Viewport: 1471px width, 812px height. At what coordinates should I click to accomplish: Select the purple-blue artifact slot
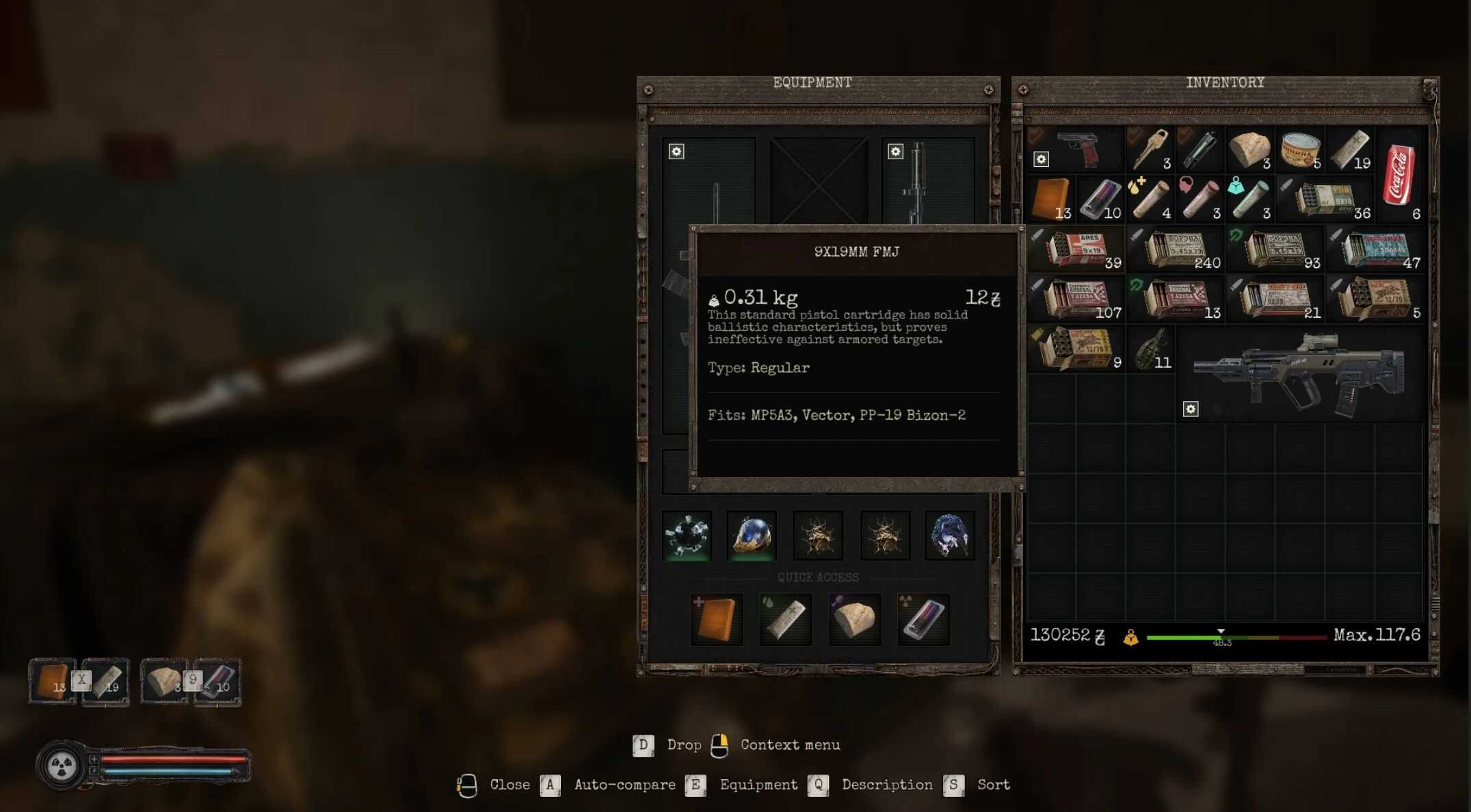point(949,536)
